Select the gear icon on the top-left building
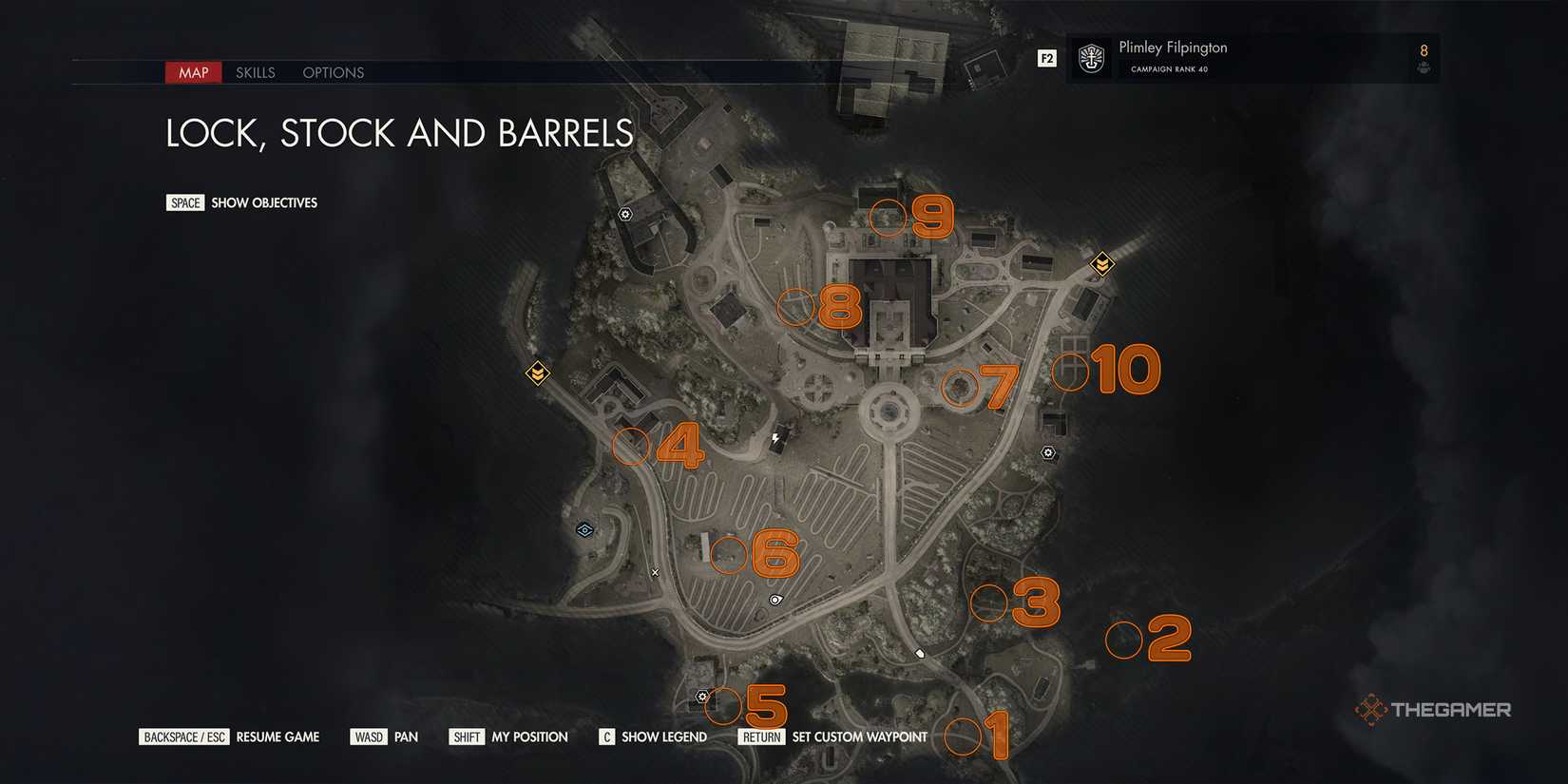This screenshot has width=1568, height=784. (x=624, y=214)
